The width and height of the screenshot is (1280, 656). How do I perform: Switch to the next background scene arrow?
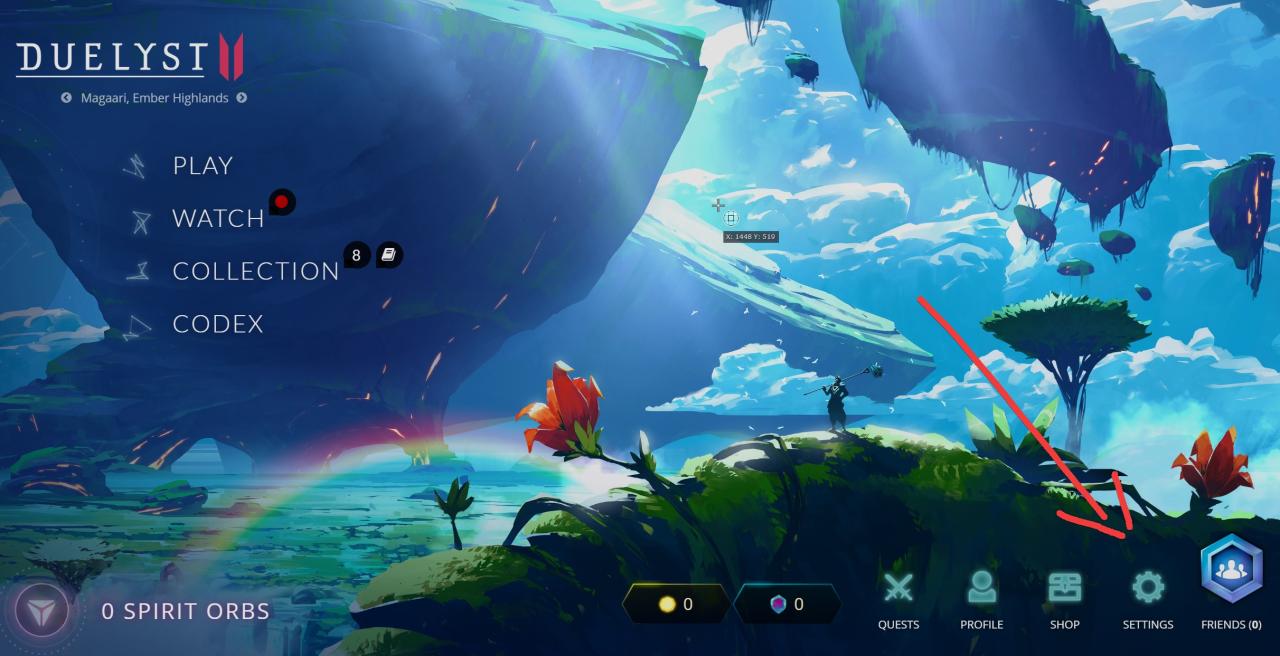coord(242,98)
